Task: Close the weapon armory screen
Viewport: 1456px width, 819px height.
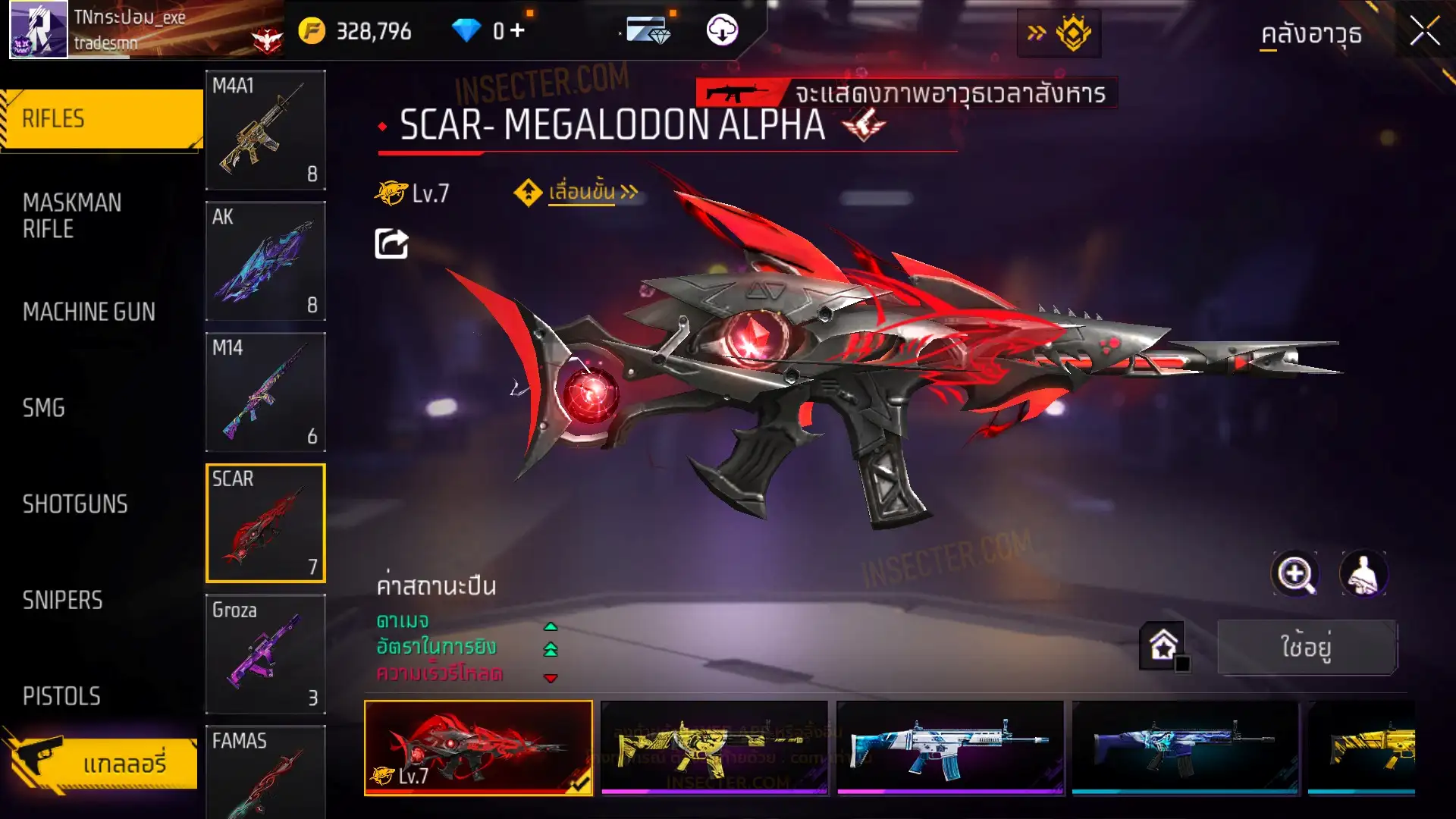Action: tap(1424, 32)
